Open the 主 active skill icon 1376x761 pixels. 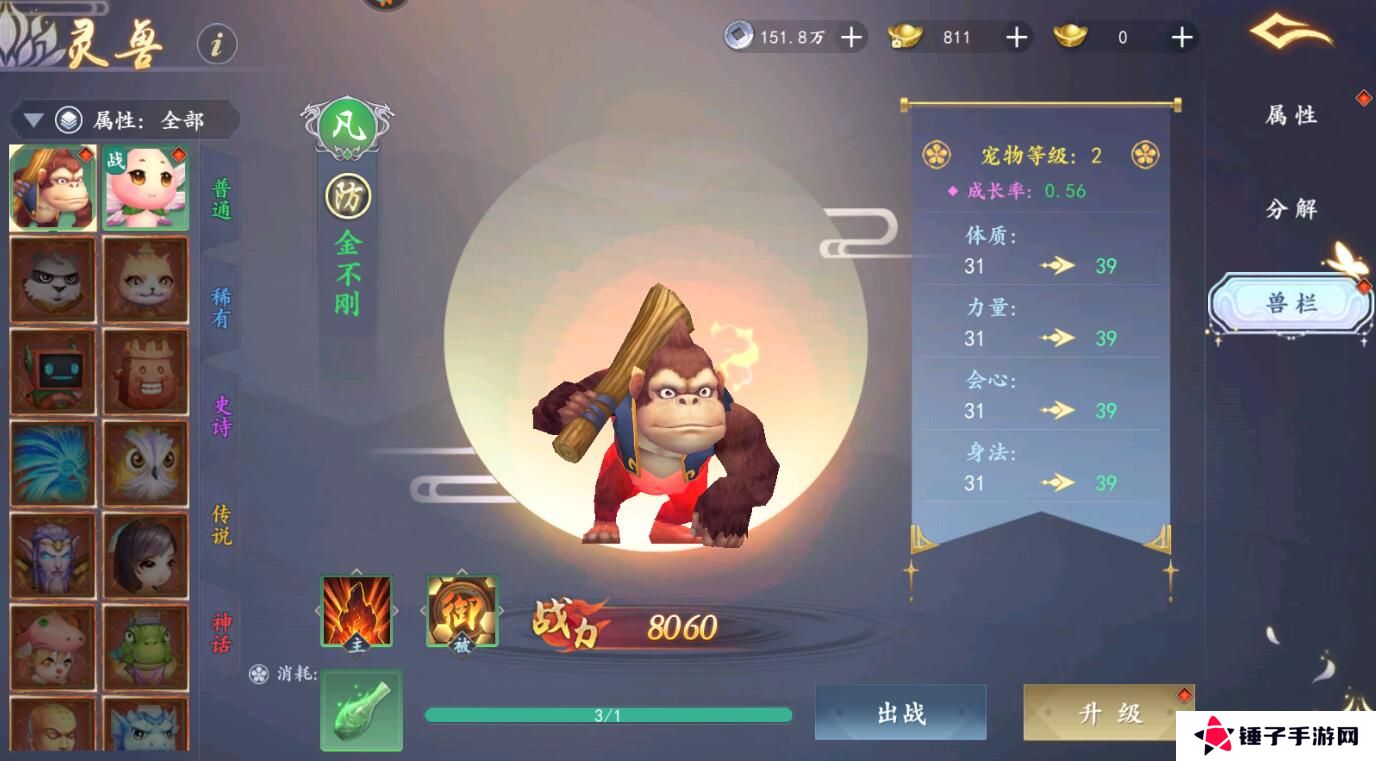[355, 611]
